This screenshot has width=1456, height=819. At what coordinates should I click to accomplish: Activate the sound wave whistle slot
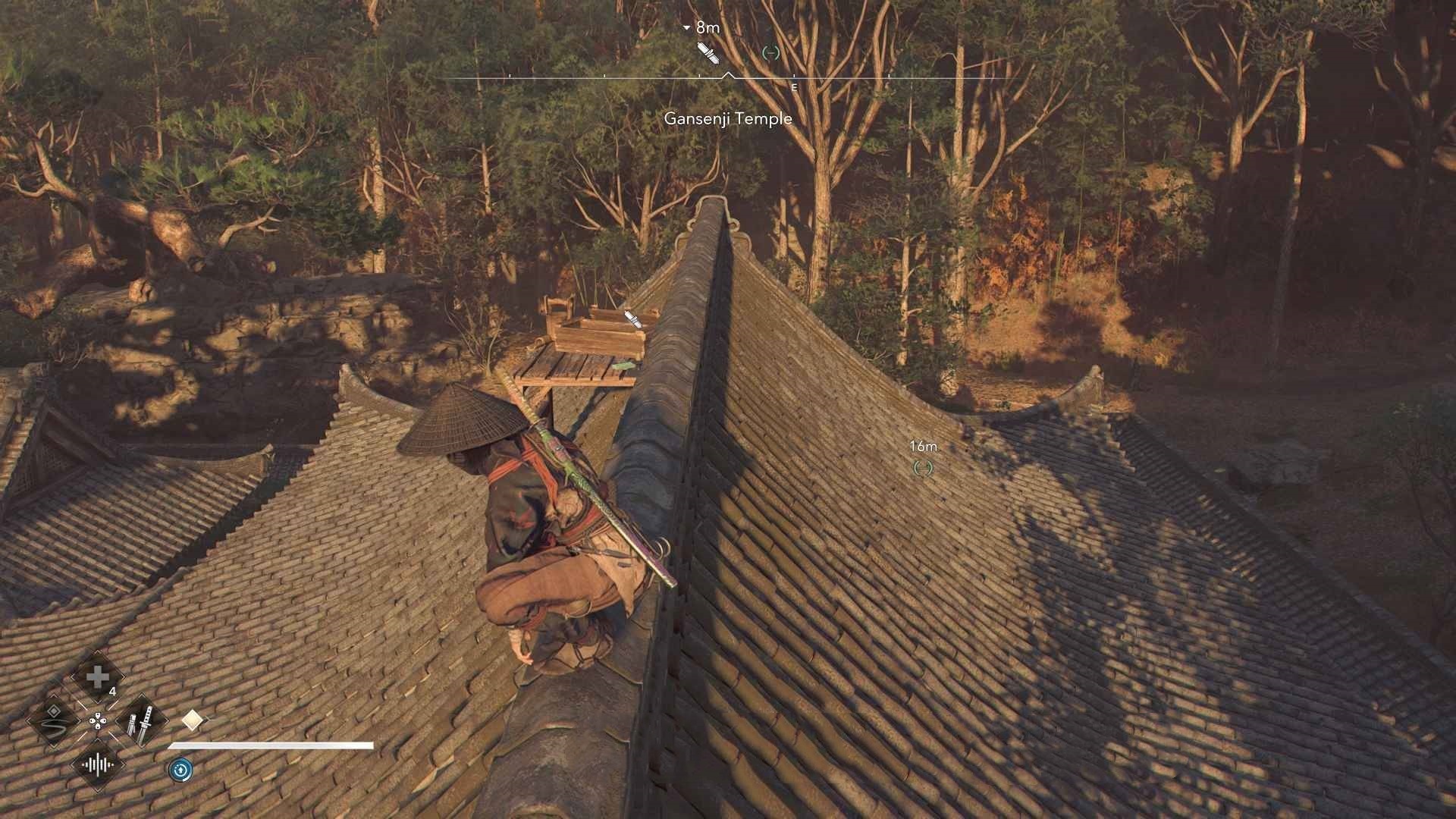tap(98, 764)
